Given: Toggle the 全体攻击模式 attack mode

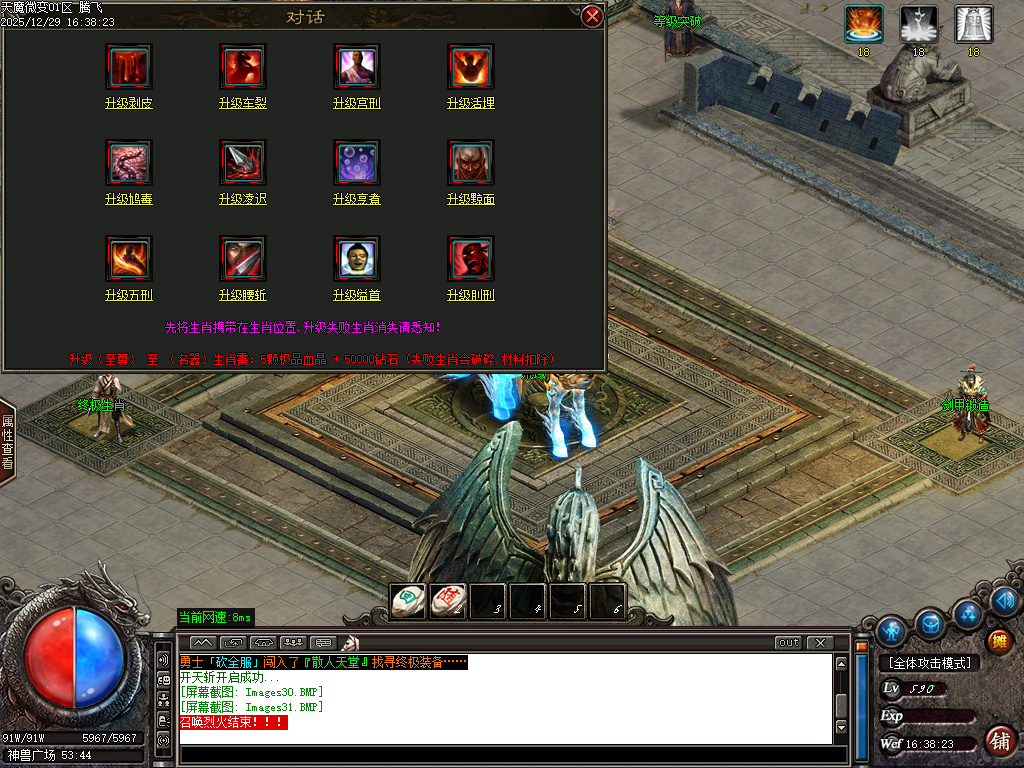Looking at the screenshot, I should tap(929, 662).
